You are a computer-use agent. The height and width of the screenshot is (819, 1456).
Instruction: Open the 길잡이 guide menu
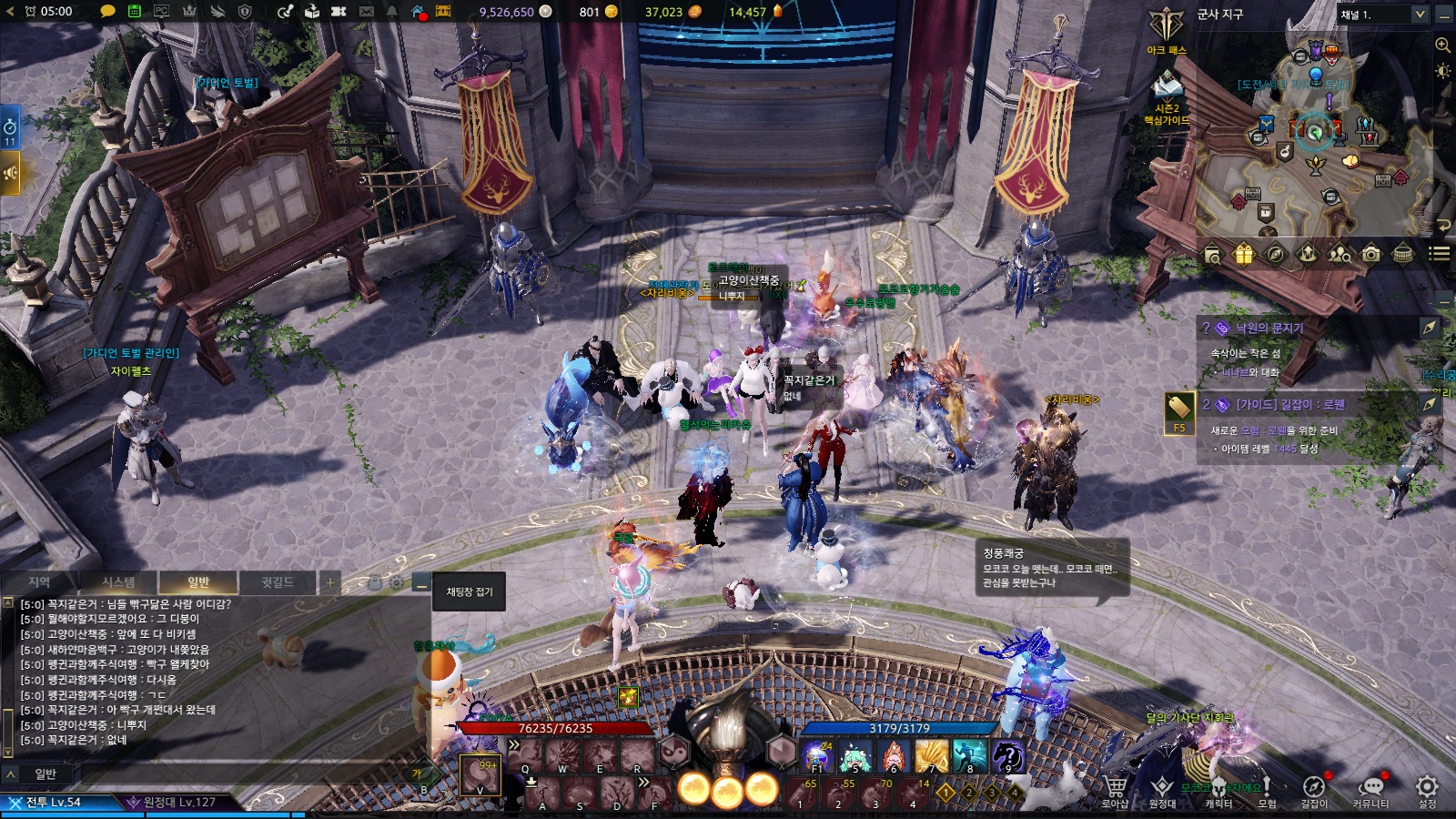pyautogui.click(x=1313, y=788)
